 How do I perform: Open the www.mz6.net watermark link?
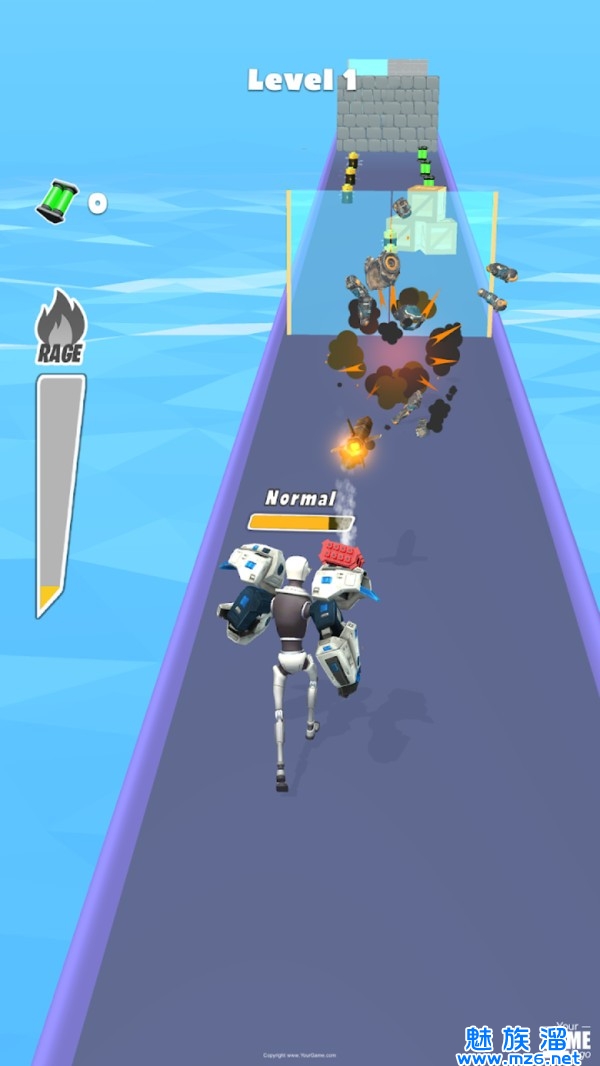[x=520, y=1057]
